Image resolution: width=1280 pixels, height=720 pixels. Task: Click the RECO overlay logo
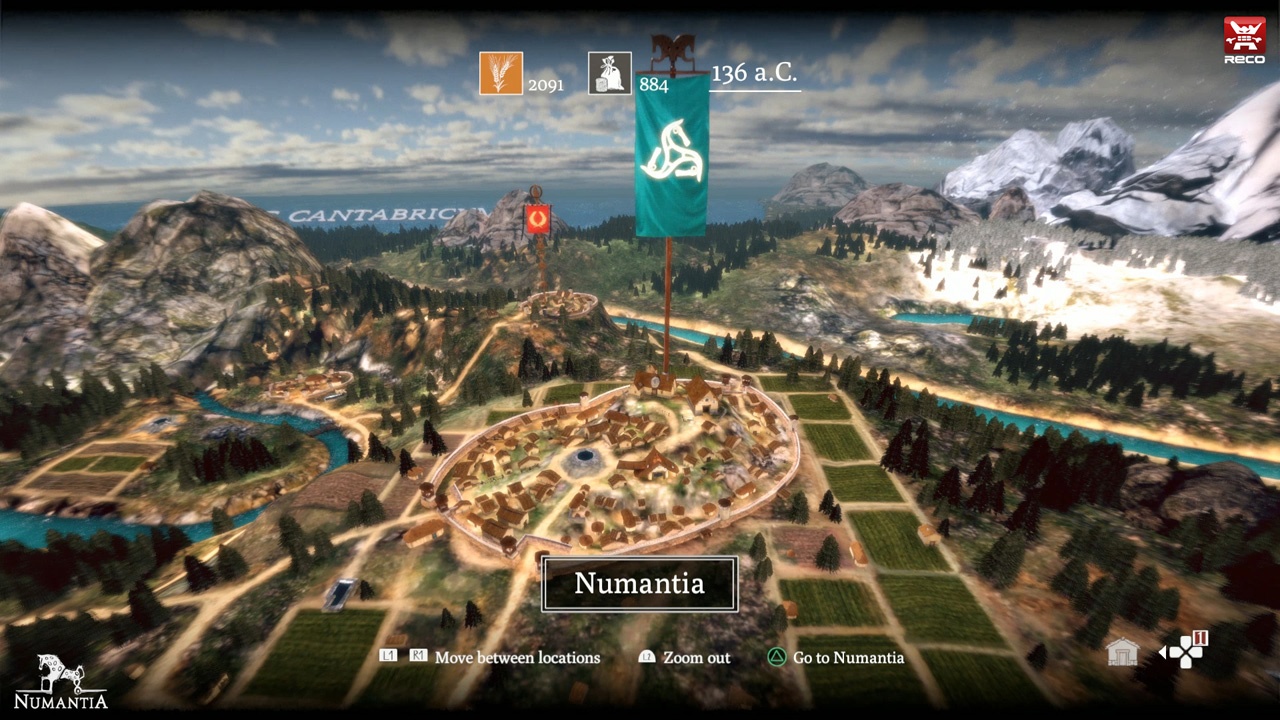pos(1244,40)
